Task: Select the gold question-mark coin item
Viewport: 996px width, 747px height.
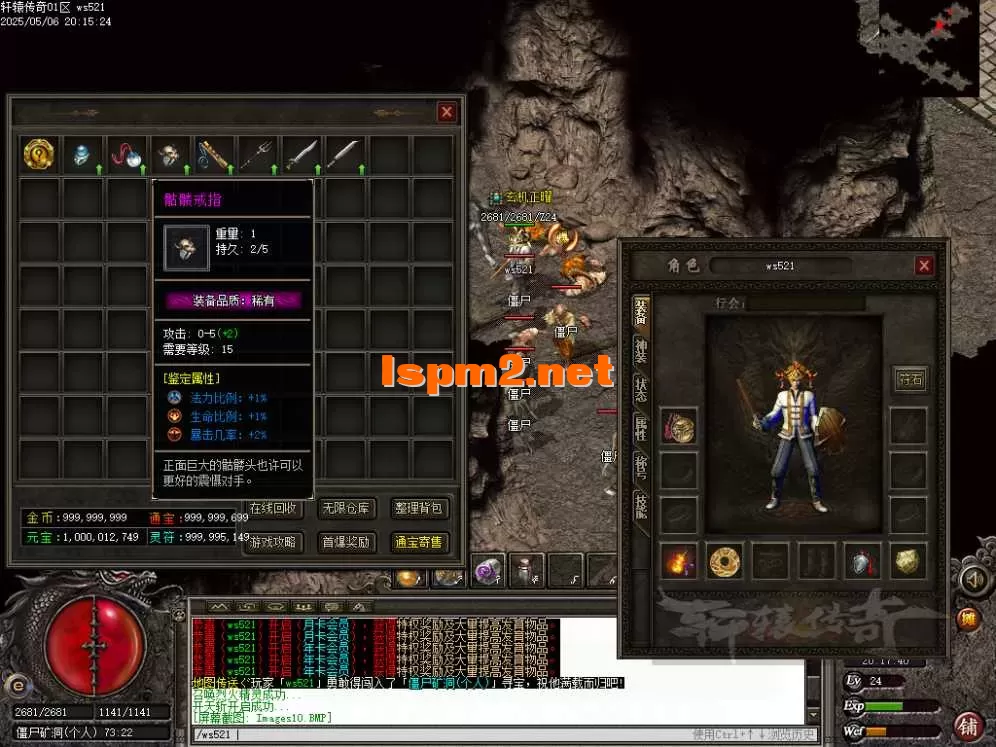Action: click(x=39, y=154)
